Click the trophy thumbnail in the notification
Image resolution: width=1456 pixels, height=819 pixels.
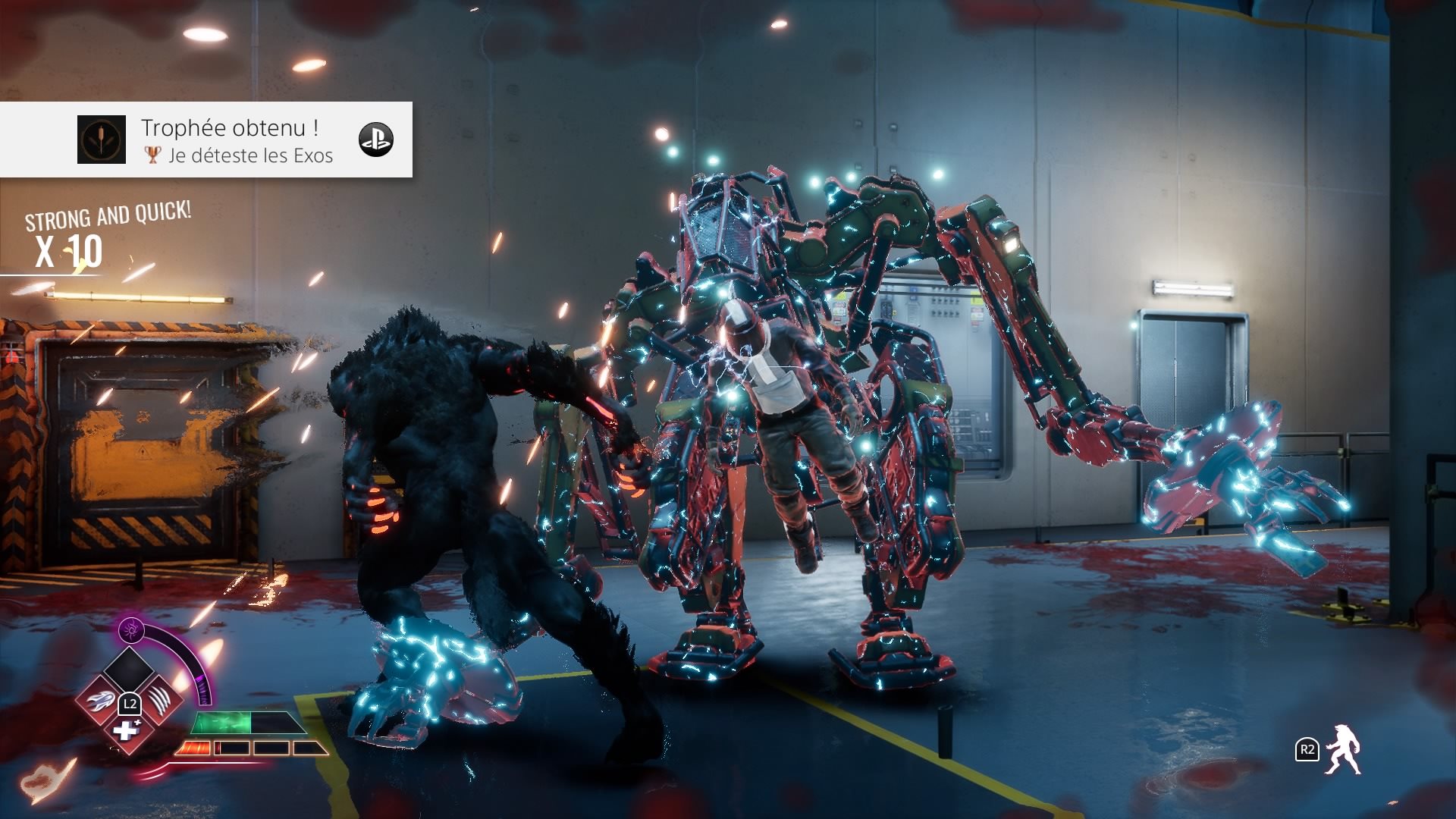(102, 140)
